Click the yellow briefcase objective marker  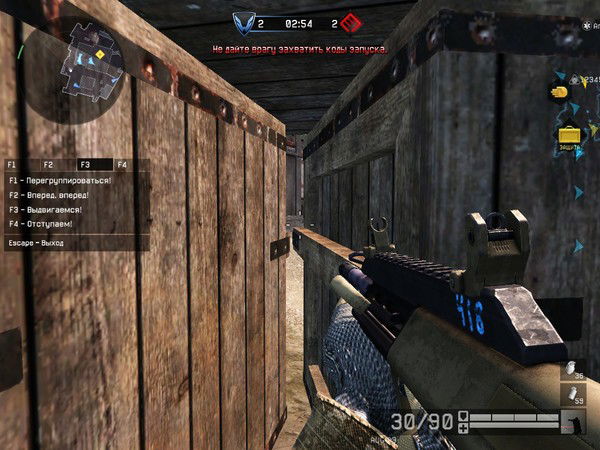(569, 134)
